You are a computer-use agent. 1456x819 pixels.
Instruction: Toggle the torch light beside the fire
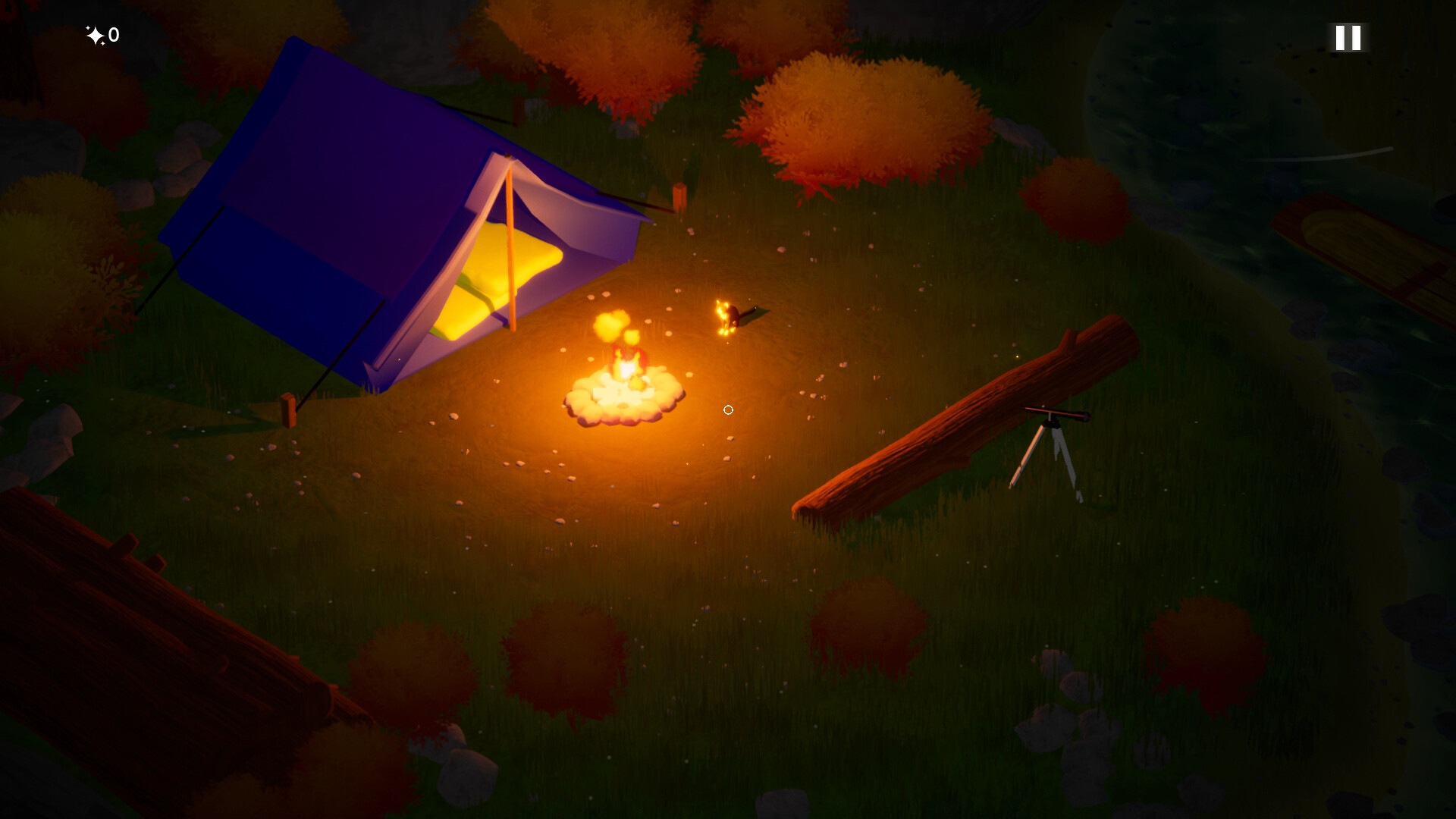pyautogui.click(x=724, y=313)
